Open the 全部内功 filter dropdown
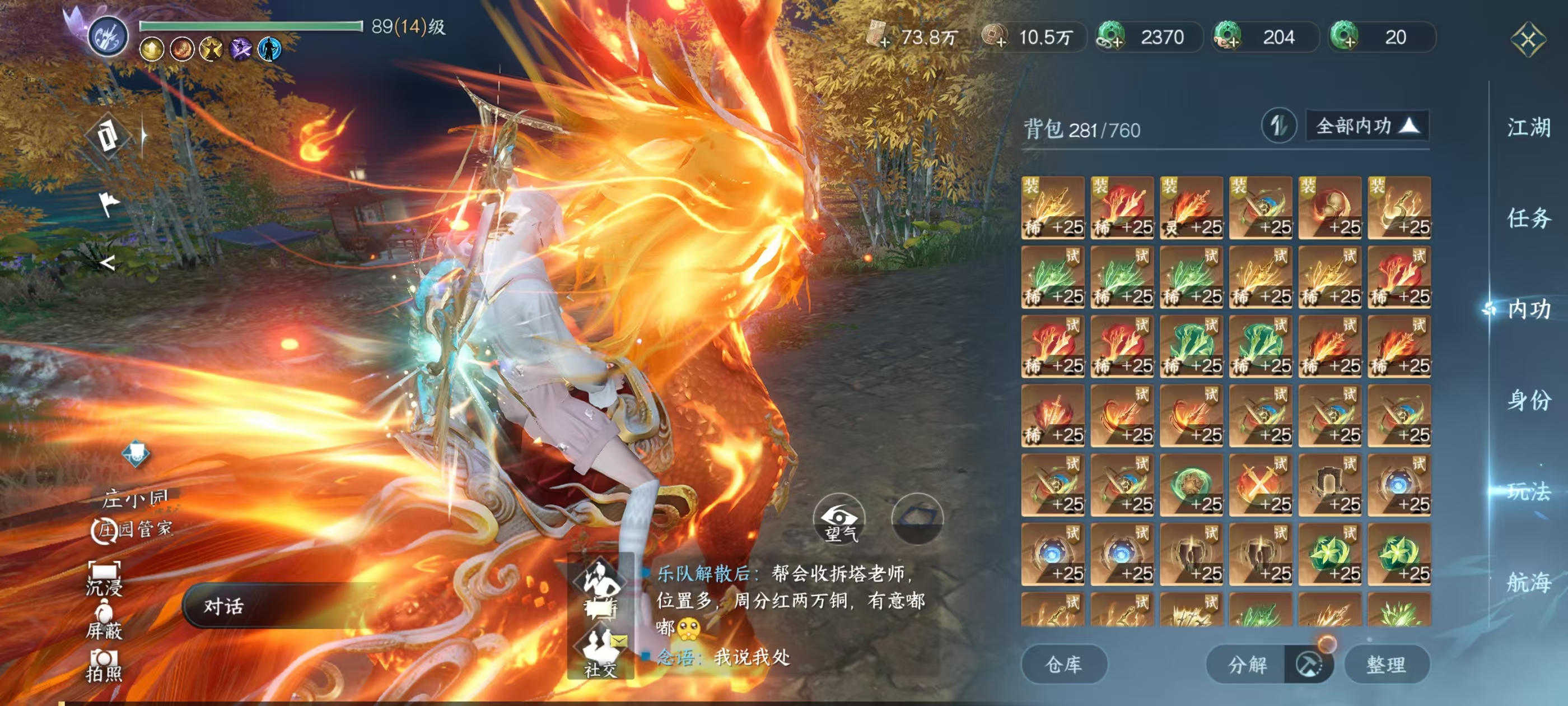Screen dimensions: 1568x706 click(x=1367, y=126)
